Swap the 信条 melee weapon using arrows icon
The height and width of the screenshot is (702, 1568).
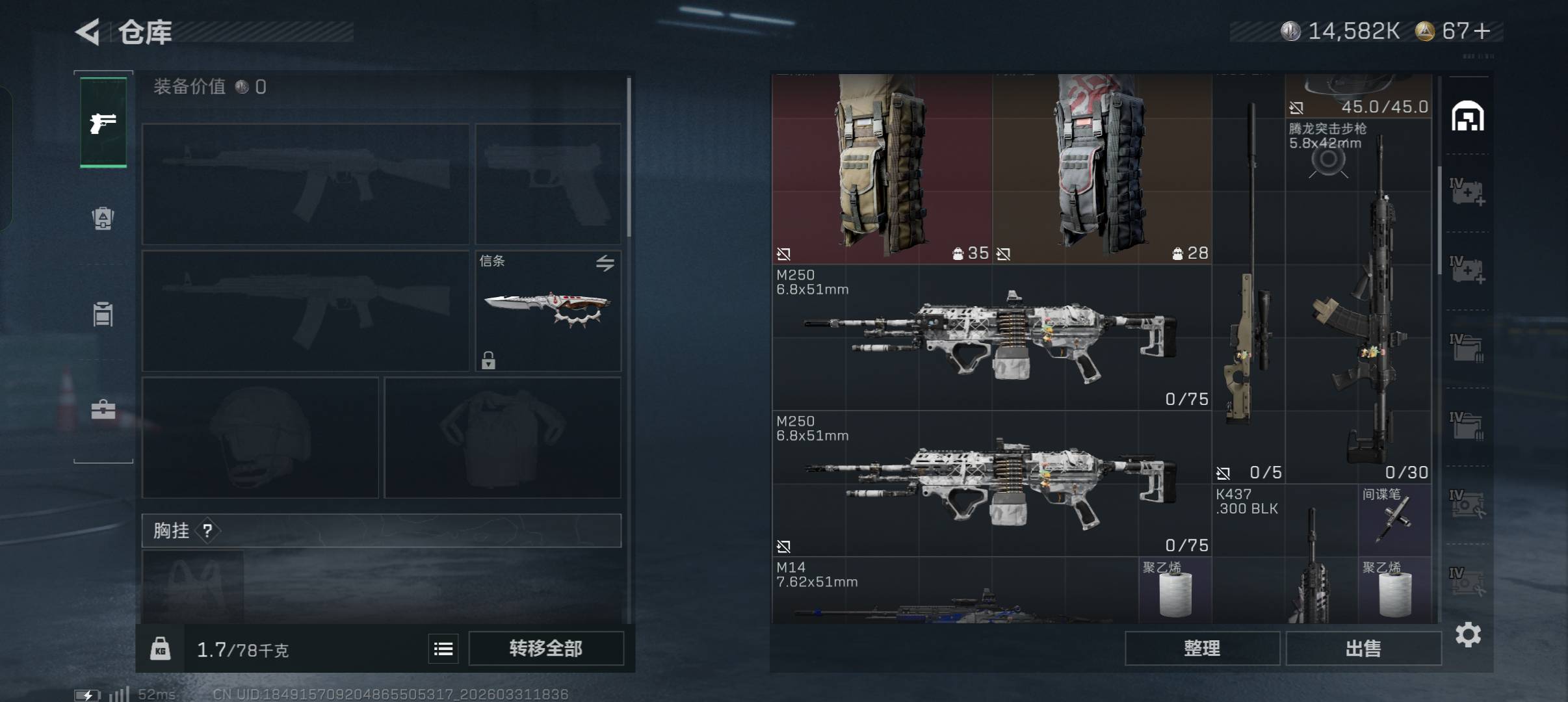(x=605, y=263)
